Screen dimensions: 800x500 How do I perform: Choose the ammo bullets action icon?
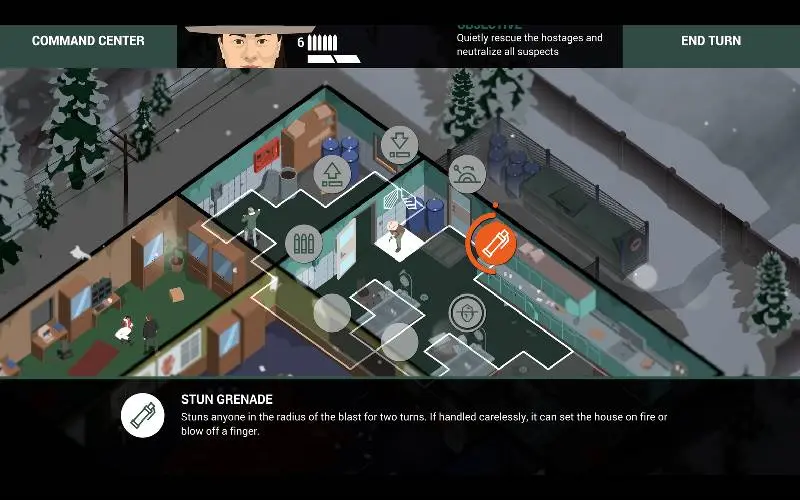304,243
